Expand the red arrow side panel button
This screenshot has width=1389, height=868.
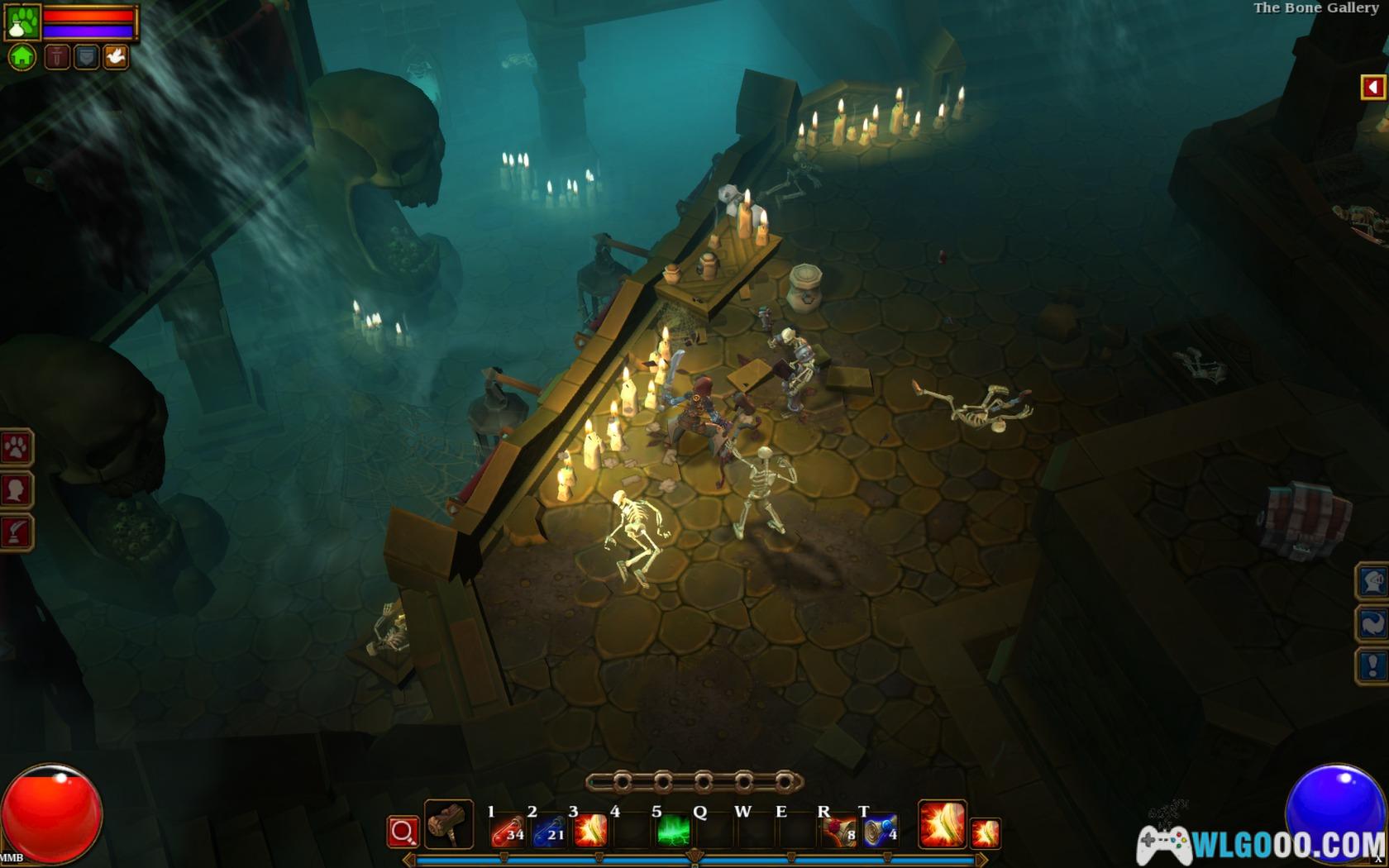(1373, 87)
